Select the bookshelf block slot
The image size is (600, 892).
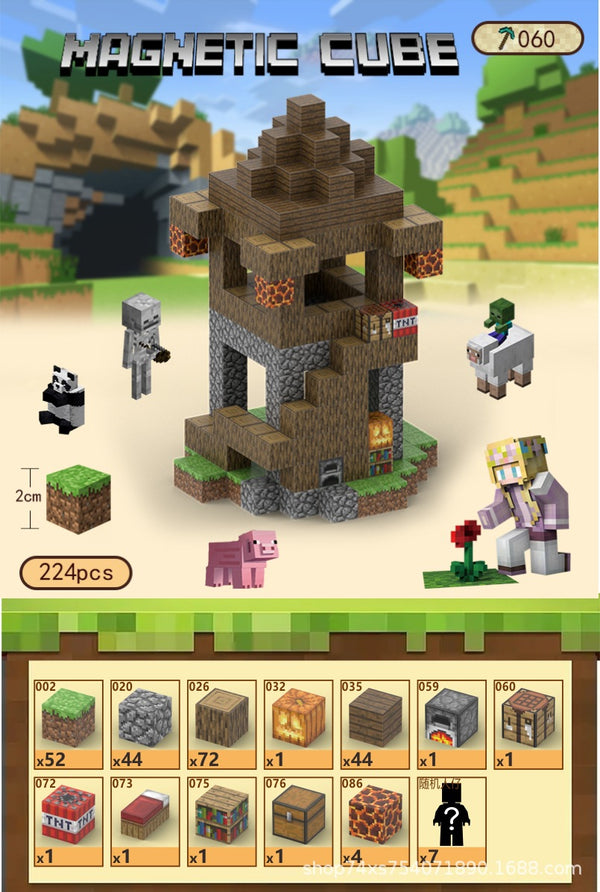click(222, 820)
